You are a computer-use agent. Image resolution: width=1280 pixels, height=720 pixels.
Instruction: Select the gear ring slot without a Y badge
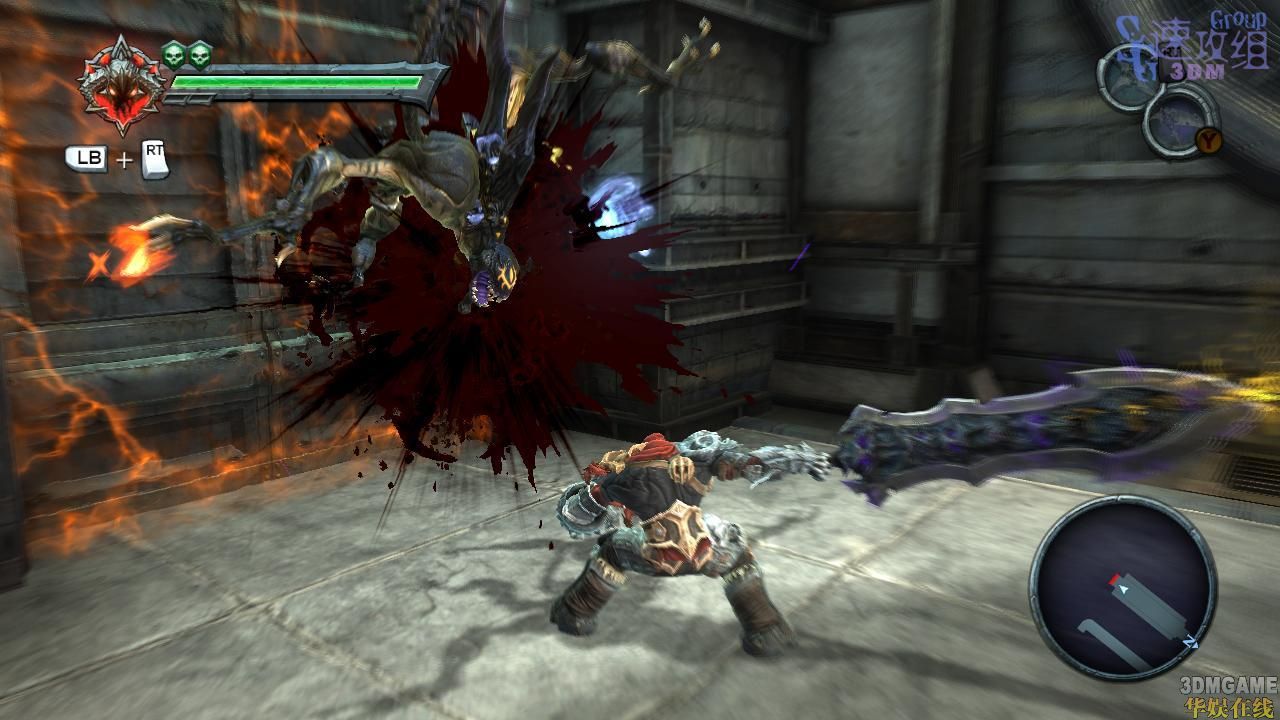point(1128,76)
